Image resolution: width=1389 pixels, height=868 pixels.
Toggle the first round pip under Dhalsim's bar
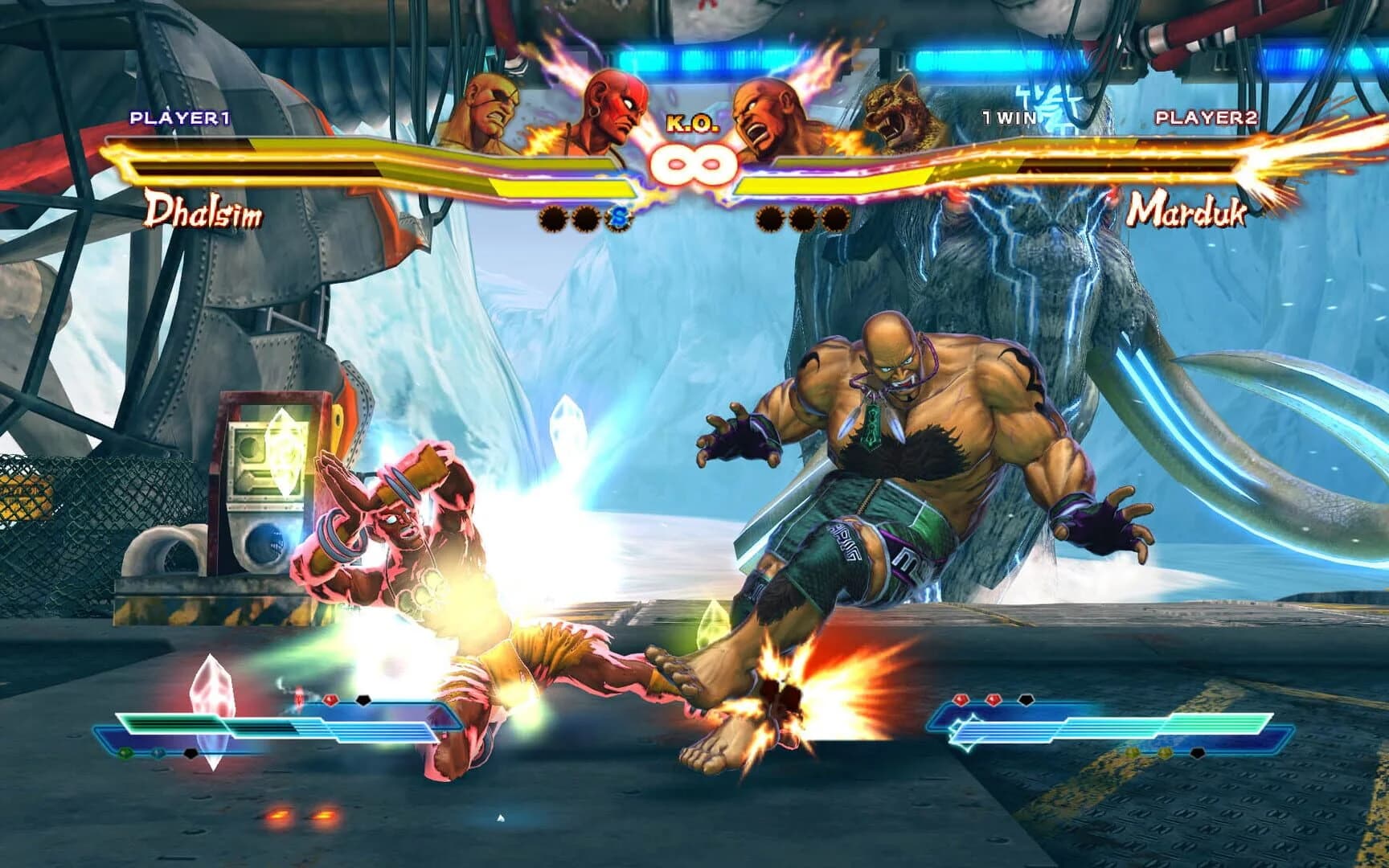tap(555, 215)
